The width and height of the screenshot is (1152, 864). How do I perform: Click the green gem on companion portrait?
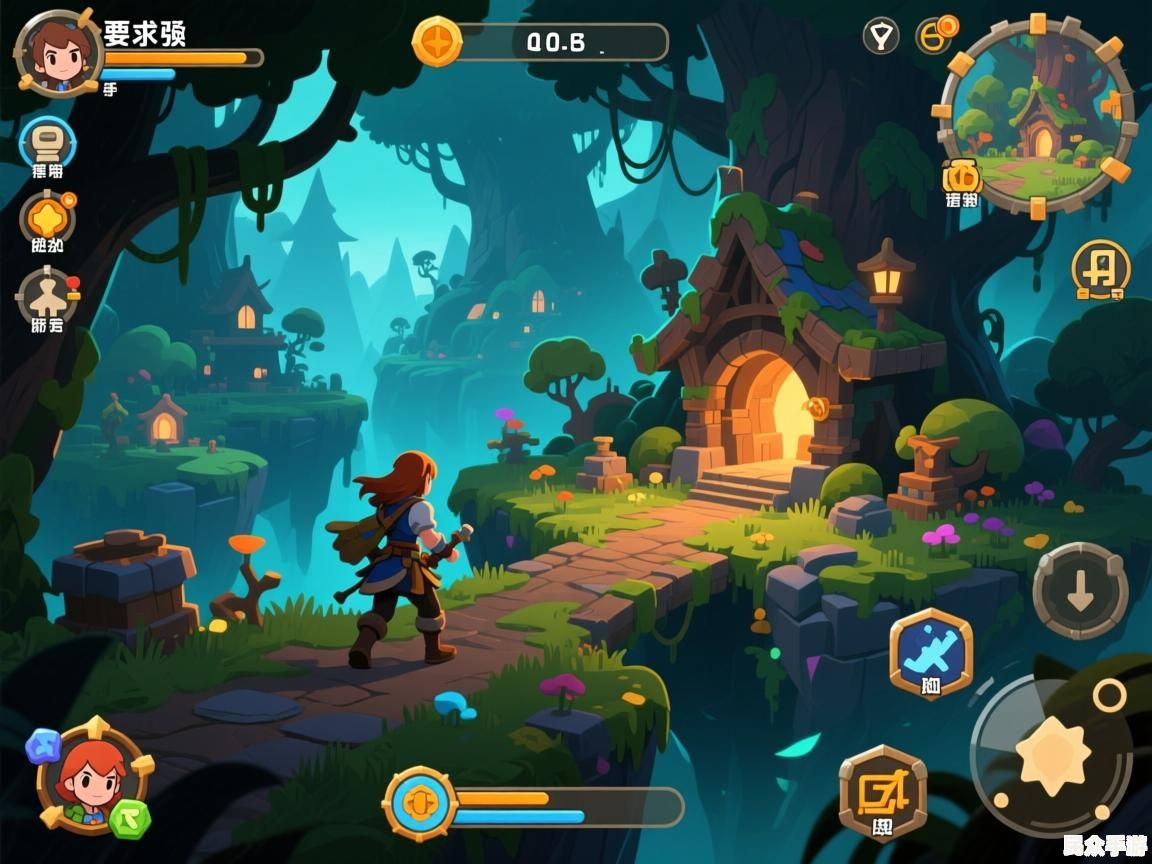pos(130,817)
